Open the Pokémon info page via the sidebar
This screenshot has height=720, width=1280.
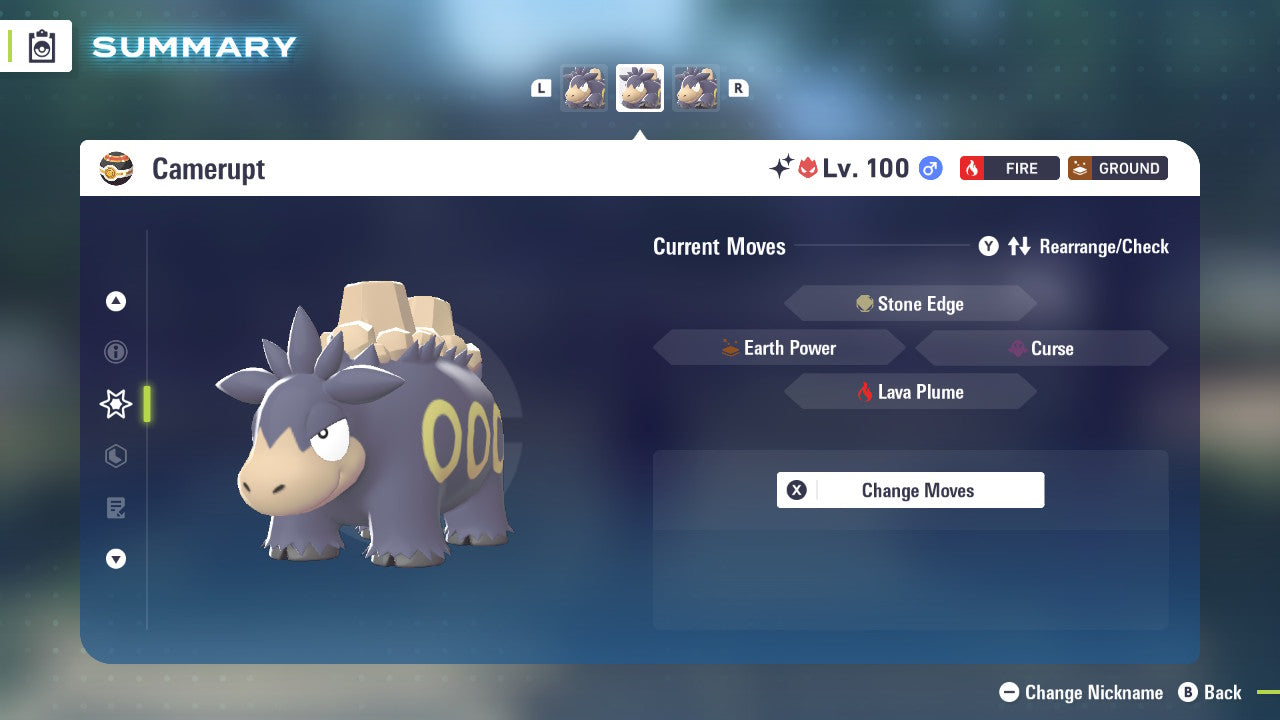click(115, 352)
